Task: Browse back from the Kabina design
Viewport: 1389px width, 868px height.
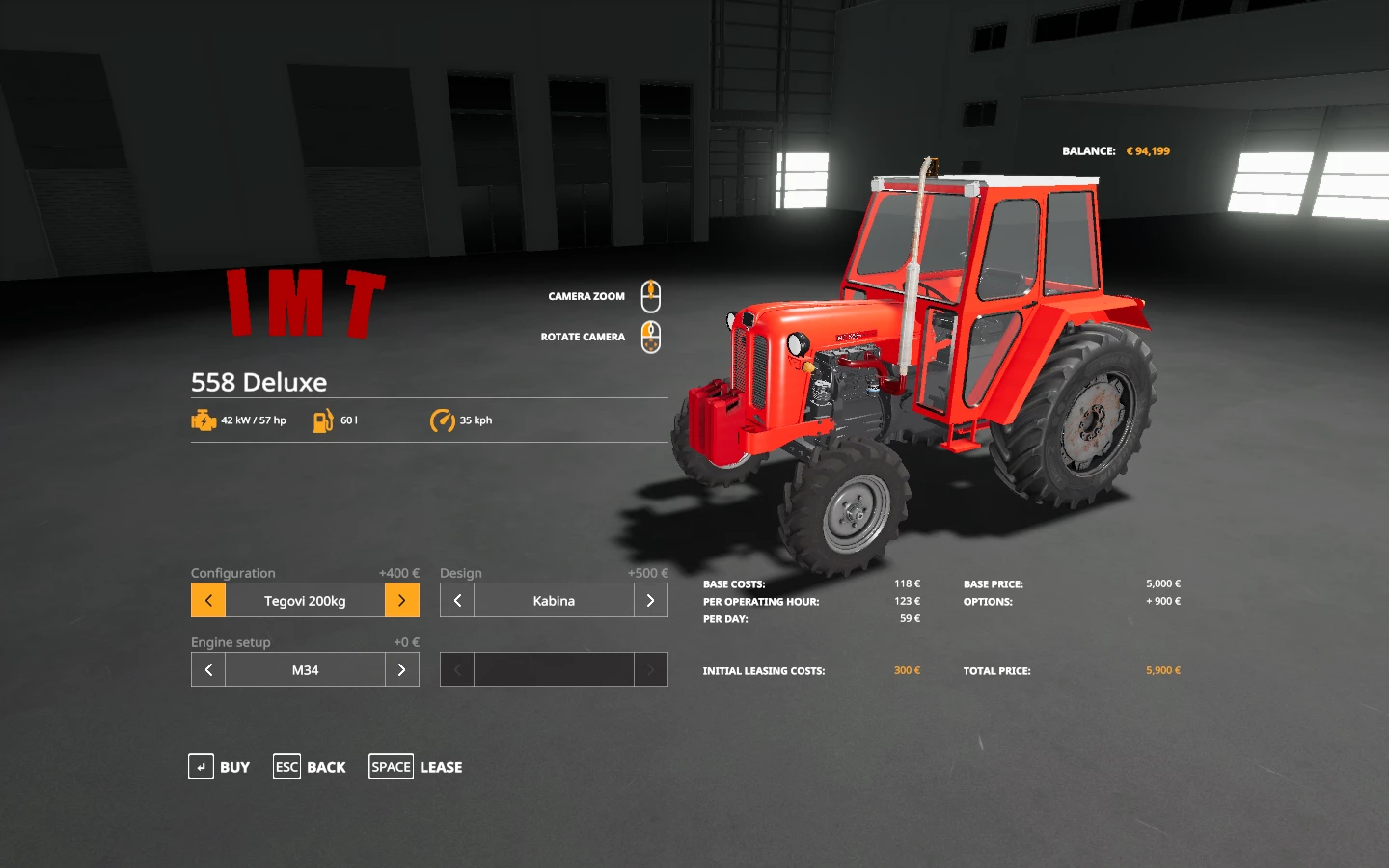Action: coord(456,599)
